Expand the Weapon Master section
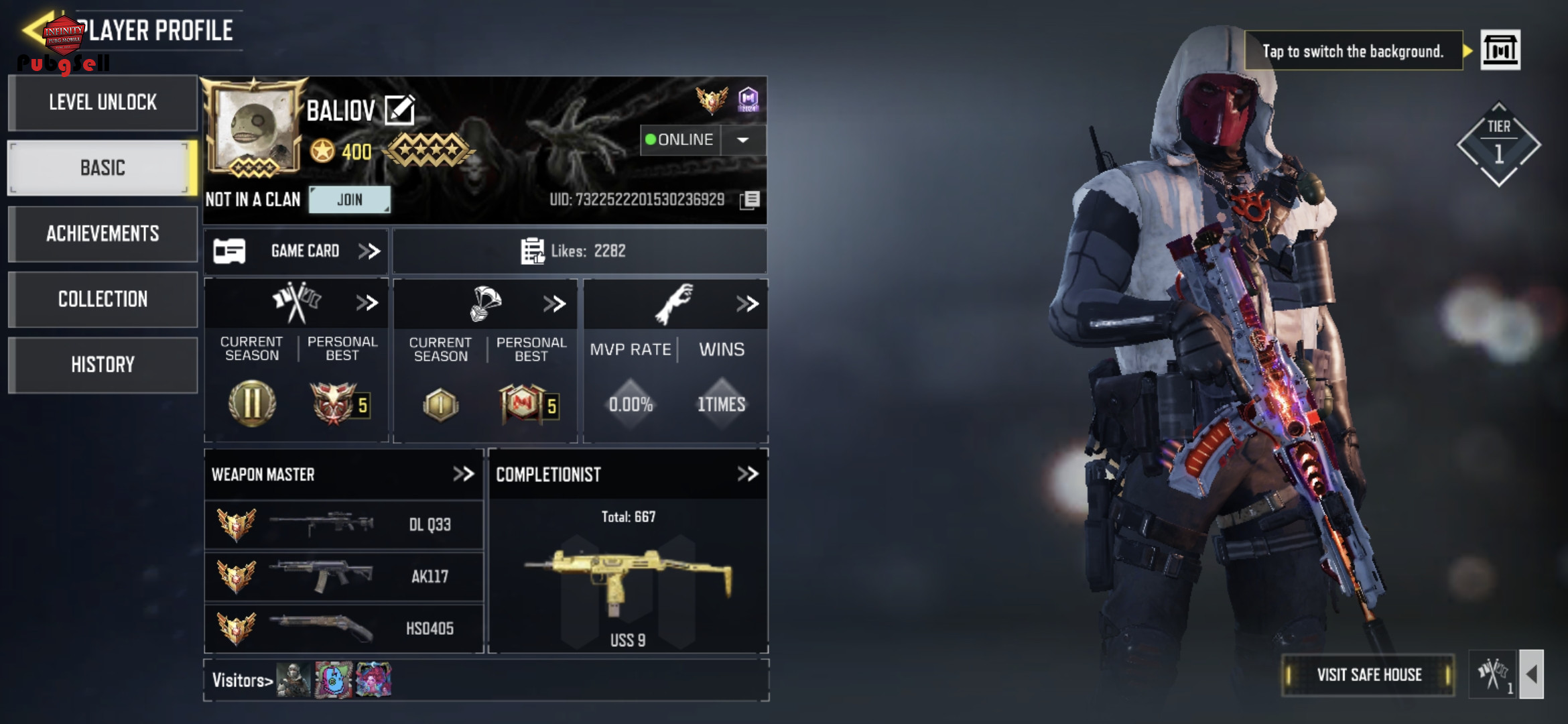 (463, 475)
